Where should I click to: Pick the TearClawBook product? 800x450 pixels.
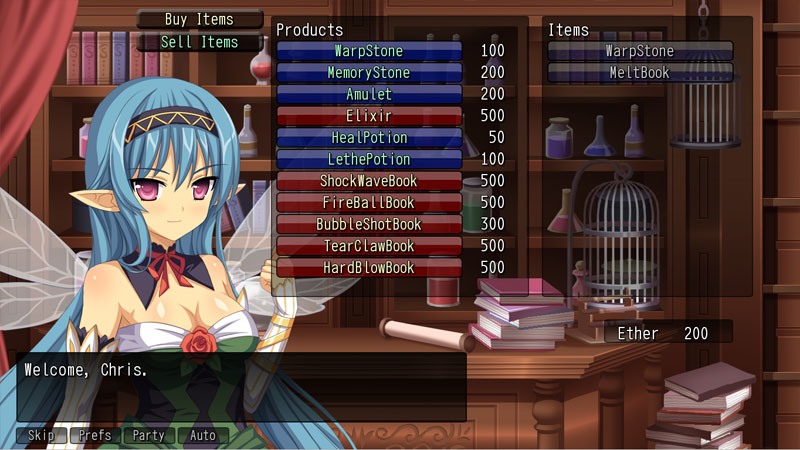[x=369, y=246]
